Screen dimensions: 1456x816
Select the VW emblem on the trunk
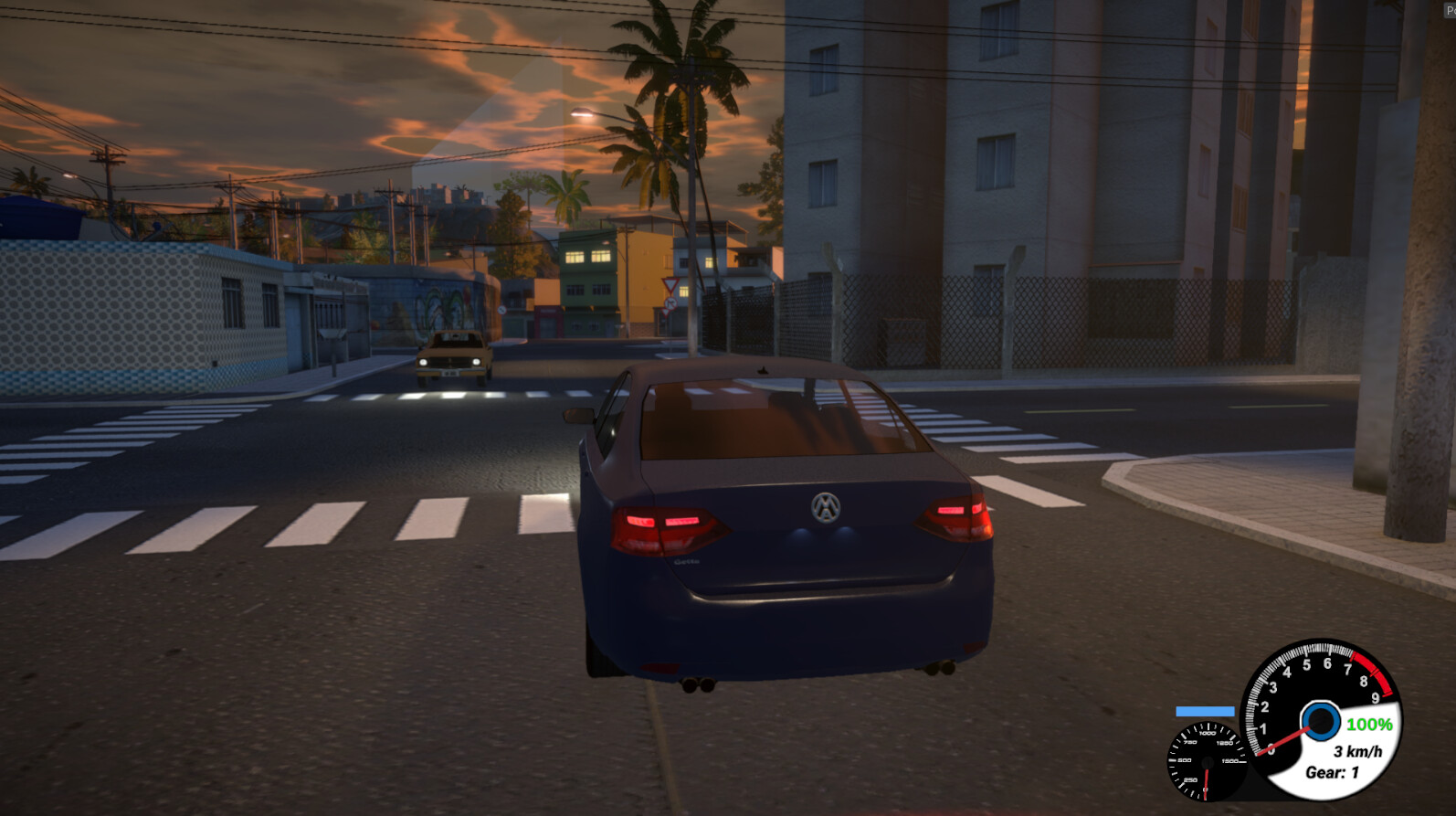point(822,510)
